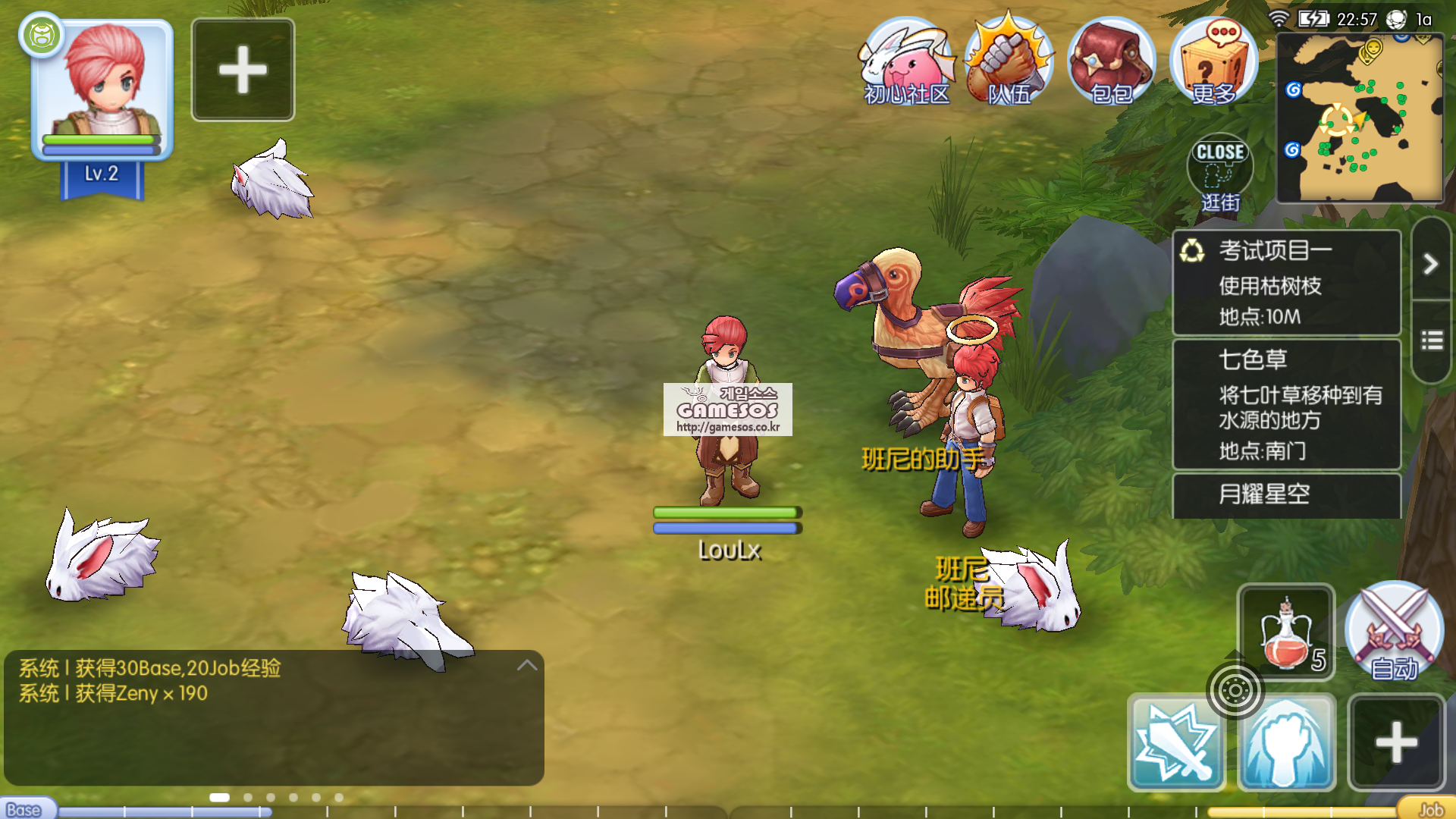Image resolution: width=1456 pixels, height=819 pixels.
Task: Select the 七色草 quest entry
Action: coord(1286,403)
